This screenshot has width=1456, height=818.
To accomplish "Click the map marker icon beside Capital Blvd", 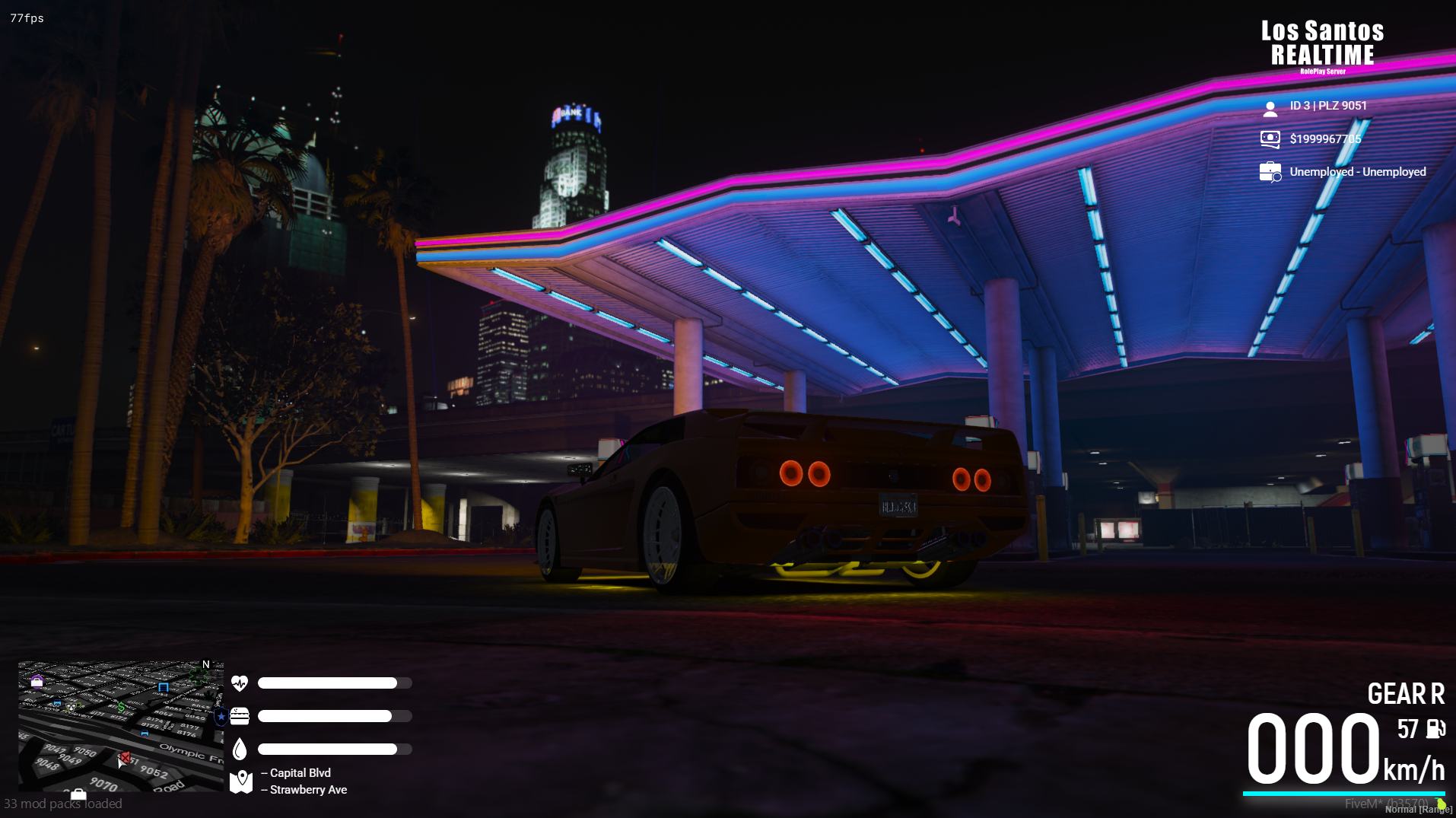I will point(240,779).
